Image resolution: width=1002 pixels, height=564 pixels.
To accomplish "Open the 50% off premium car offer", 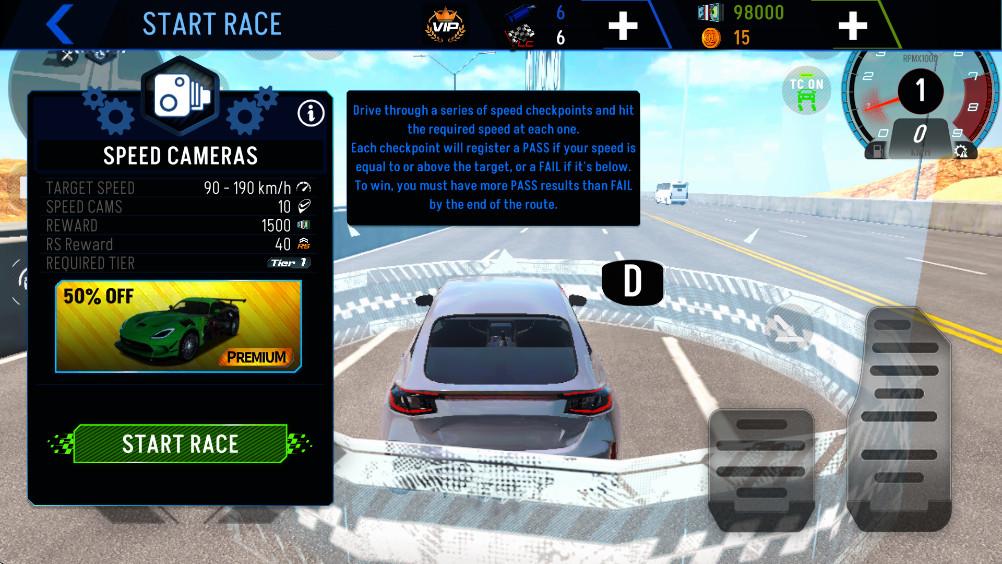I will tap(178, 326).
